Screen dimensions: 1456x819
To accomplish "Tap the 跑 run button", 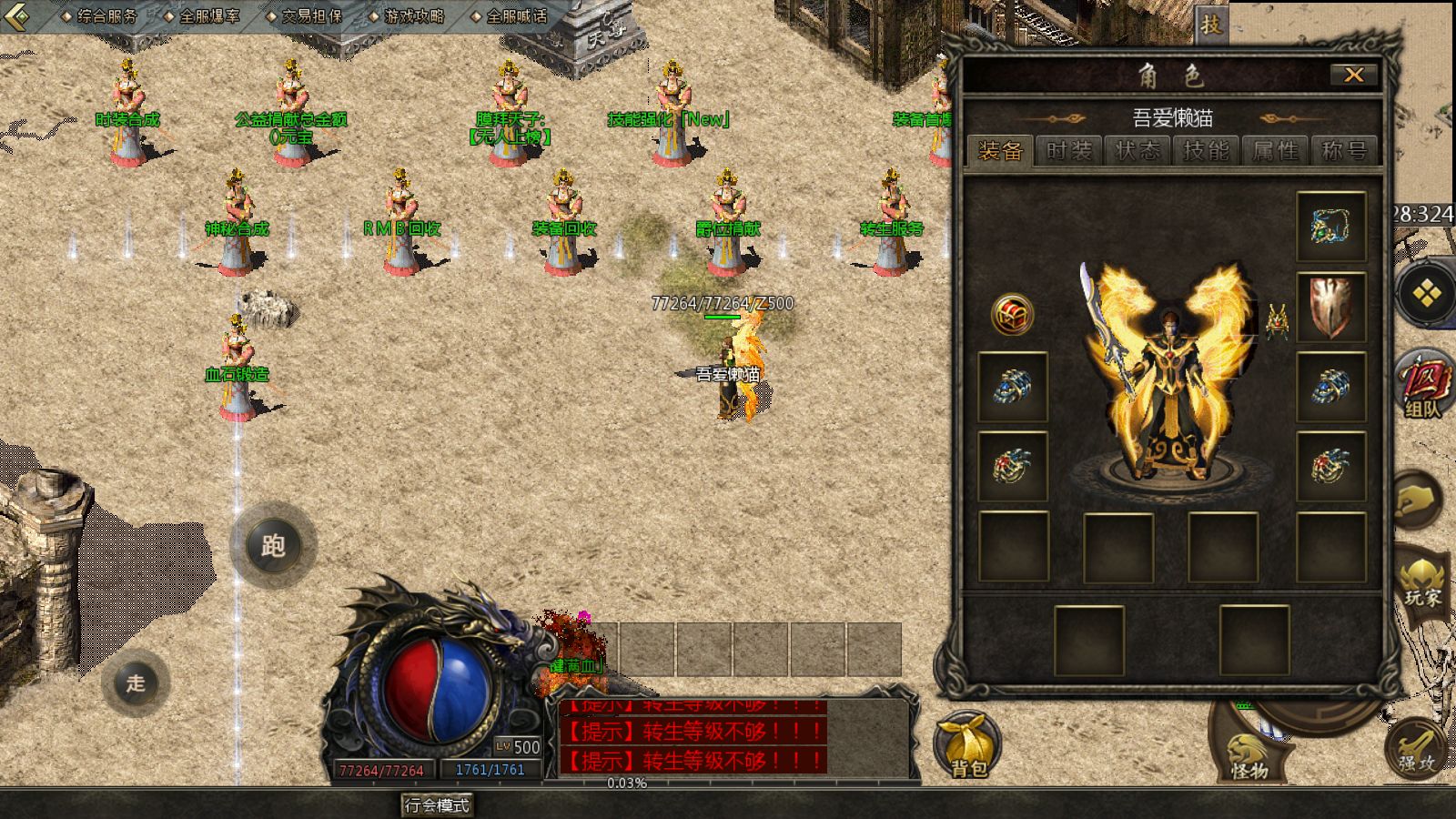I will coord(273,546).
